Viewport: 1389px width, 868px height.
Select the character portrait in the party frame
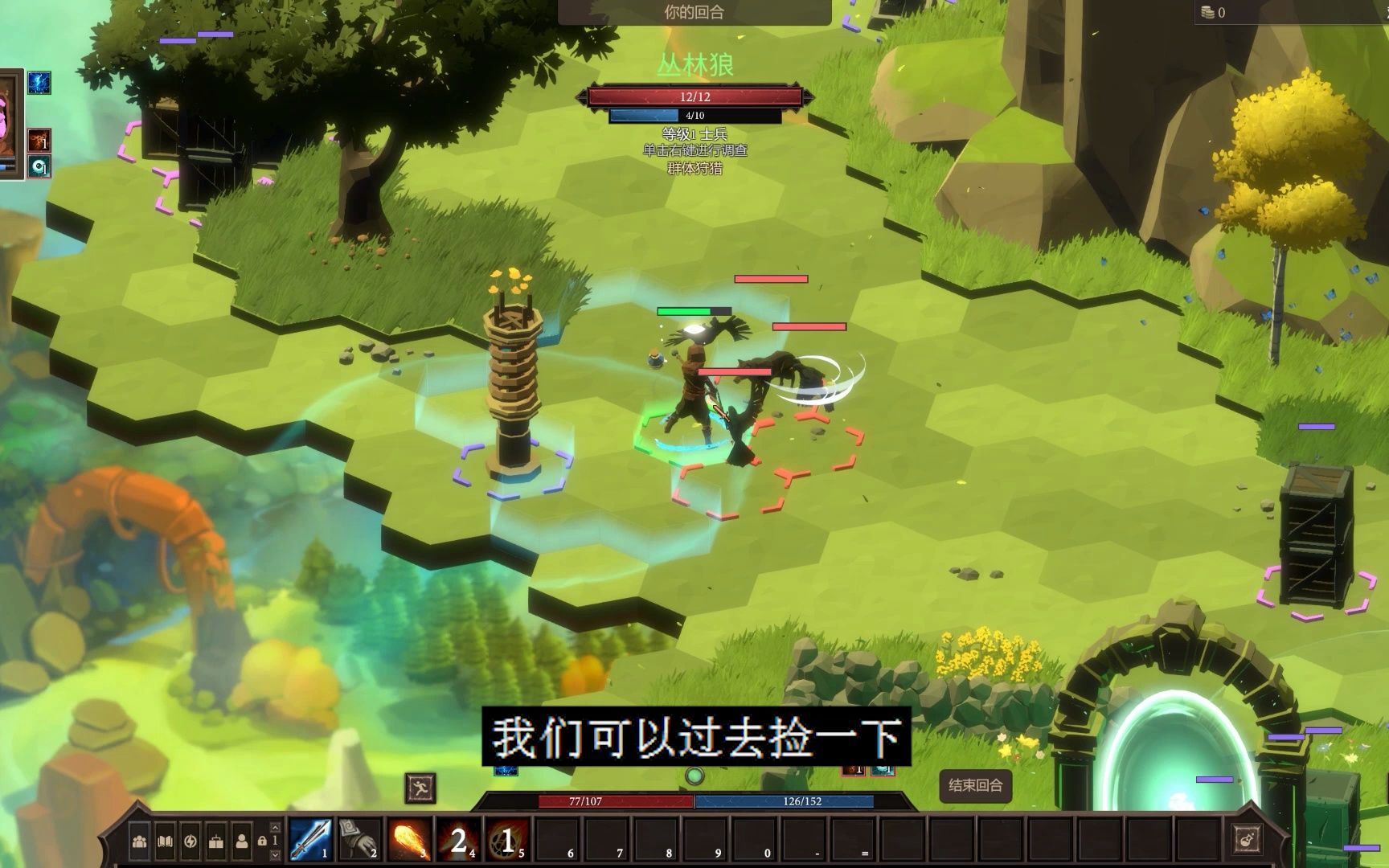[x=10, y=121]
